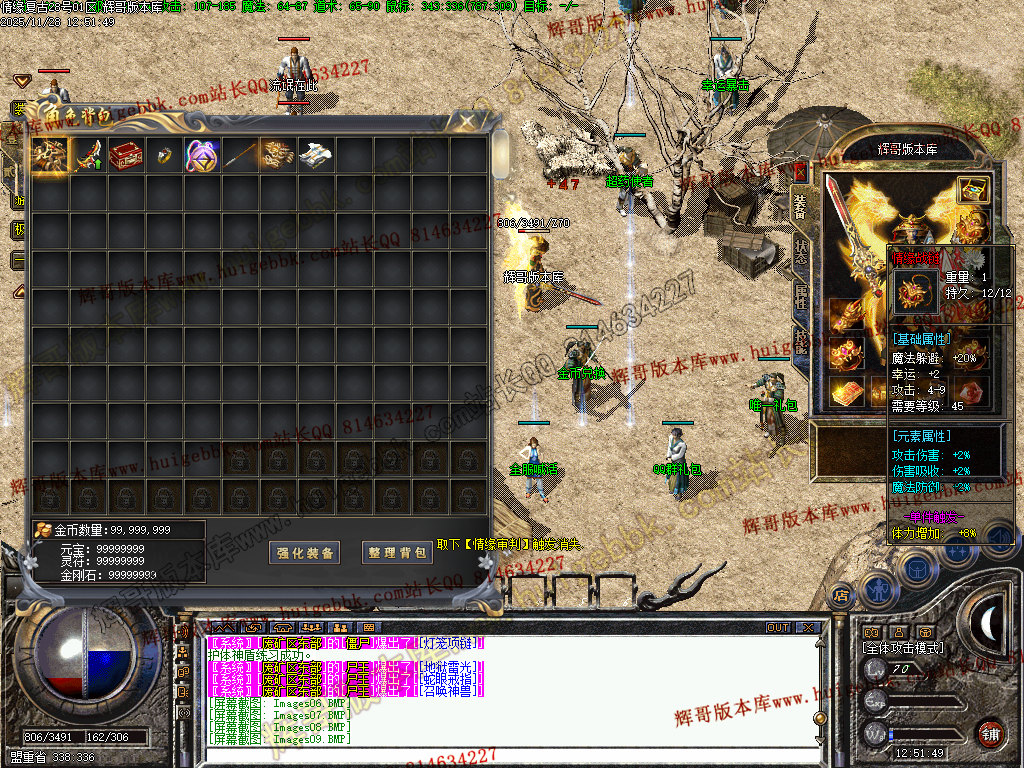
Task: Select the jeweled ring in backpack
Action: [164, 155]
